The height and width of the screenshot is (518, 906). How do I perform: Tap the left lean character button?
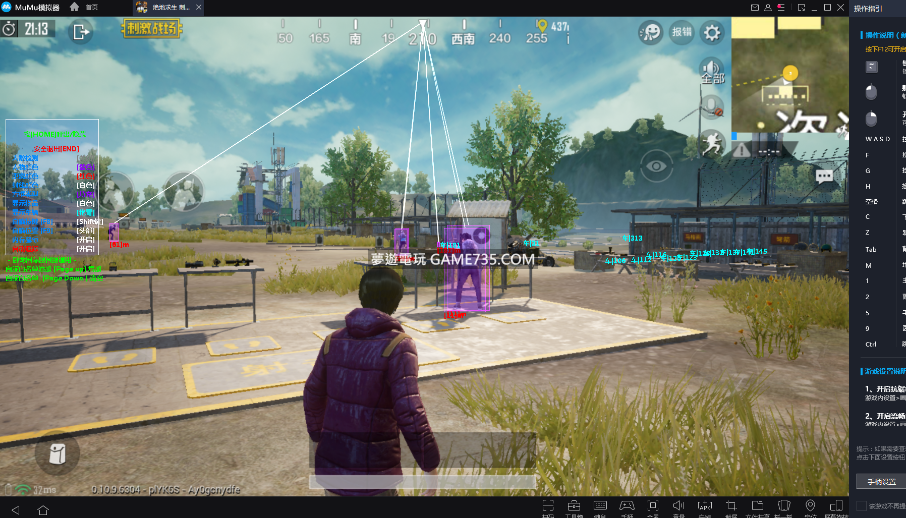[117, 191]
